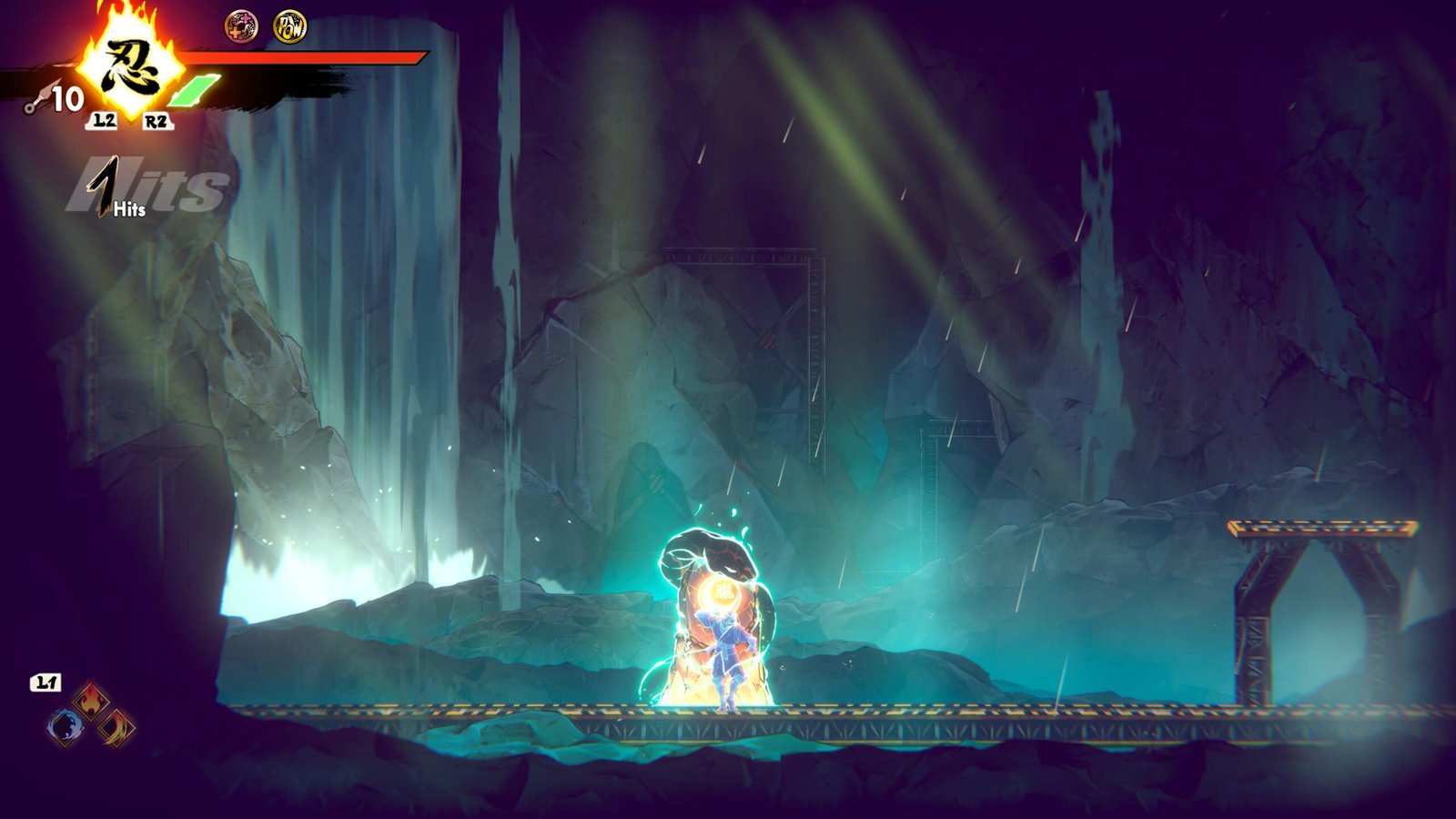Select the blue water dragon ninpo
Viewport: 1456px width, 819px height.
click(x=65, y=726)
